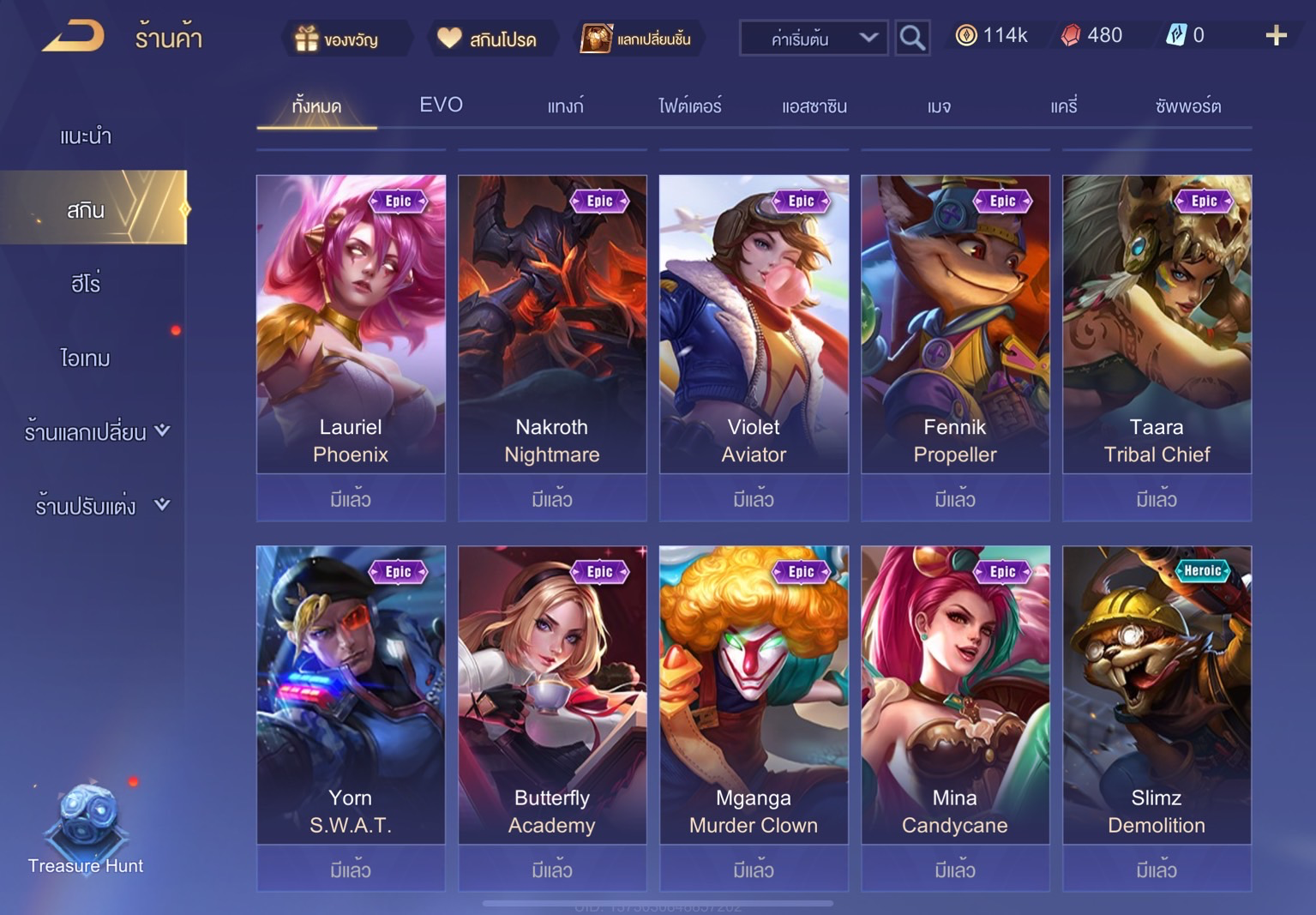Viewport: 1316px width, 915px height.
Task: Show the แอสซาซิน assassin skins tab
Action: 814,106
